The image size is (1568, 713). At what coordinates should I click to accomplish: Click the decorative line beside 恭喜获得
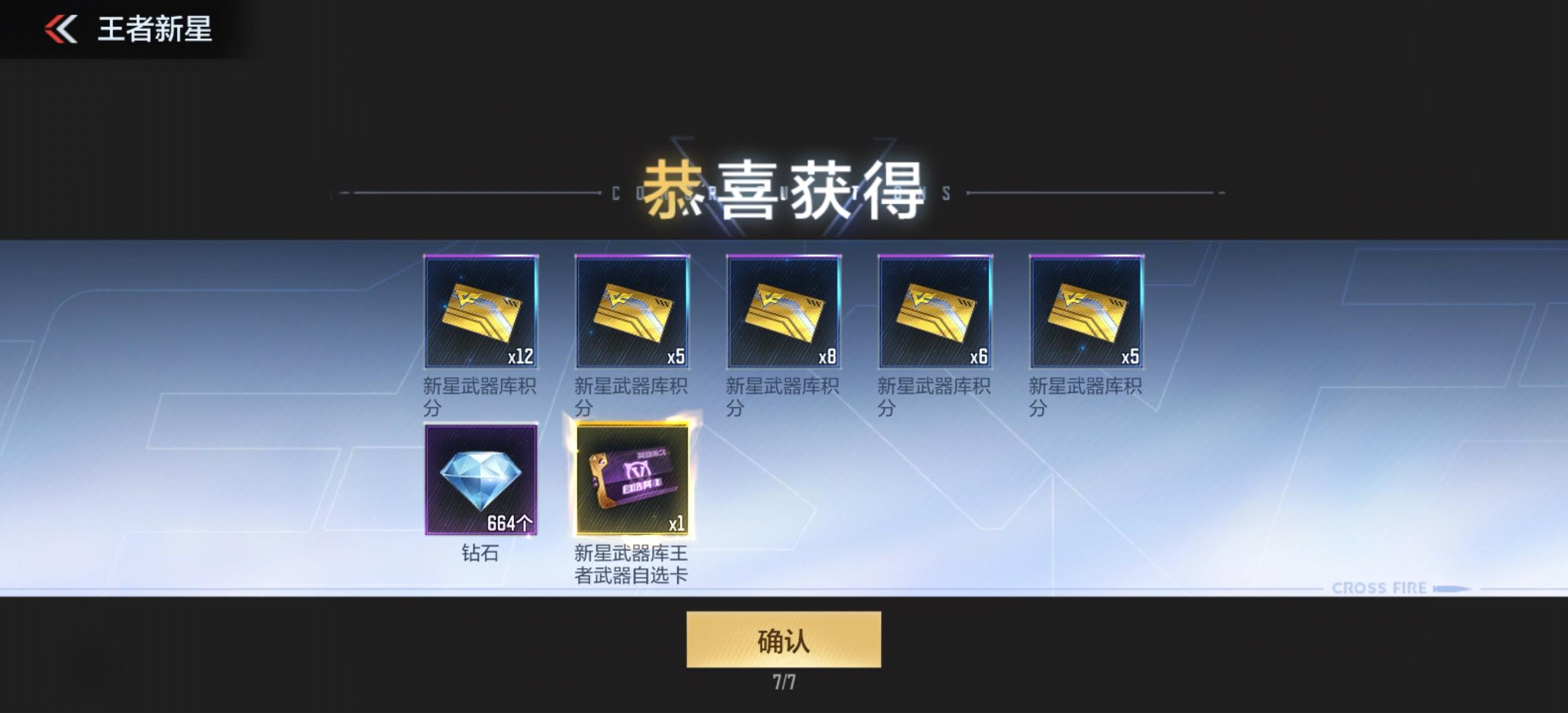pos(462,193)
